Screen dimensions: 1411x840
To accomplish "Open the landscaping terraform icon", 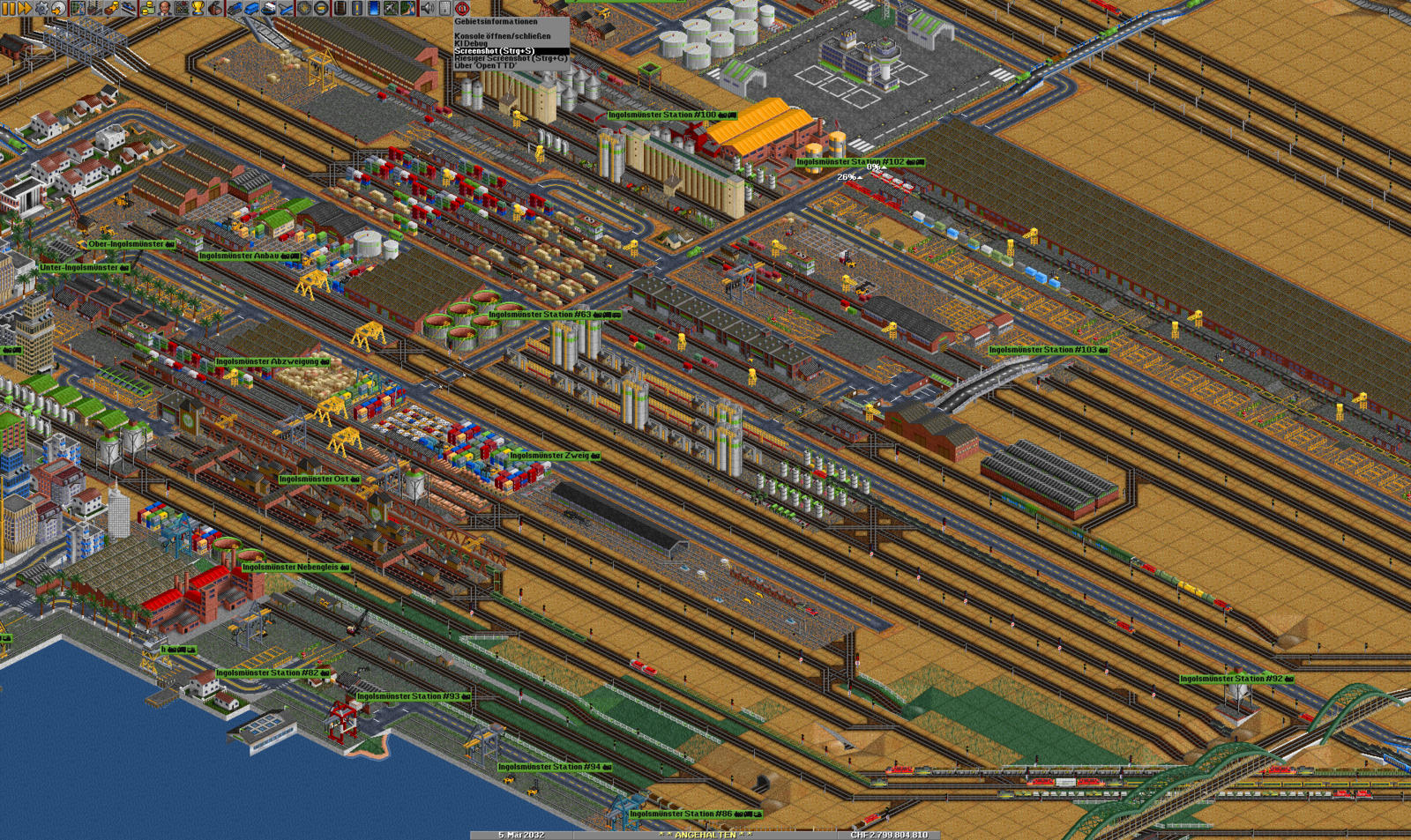I will (406, 8).
